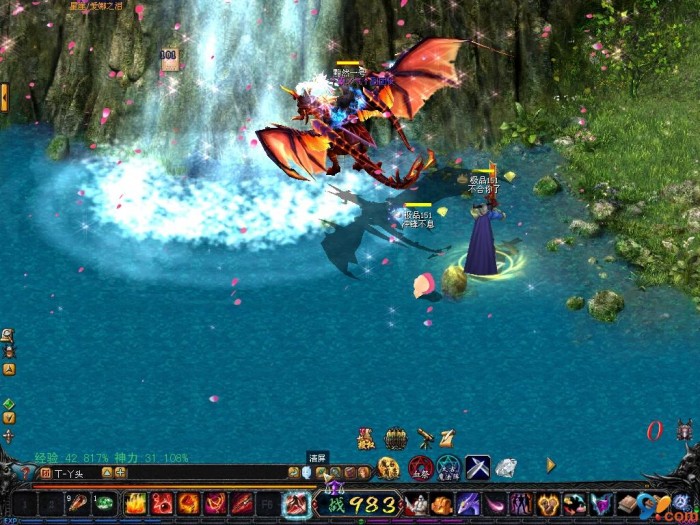Activate the red pentagram skill
The height and width of the screenshot is (525, 700).
pyautogui.click(x=420, y=467)
